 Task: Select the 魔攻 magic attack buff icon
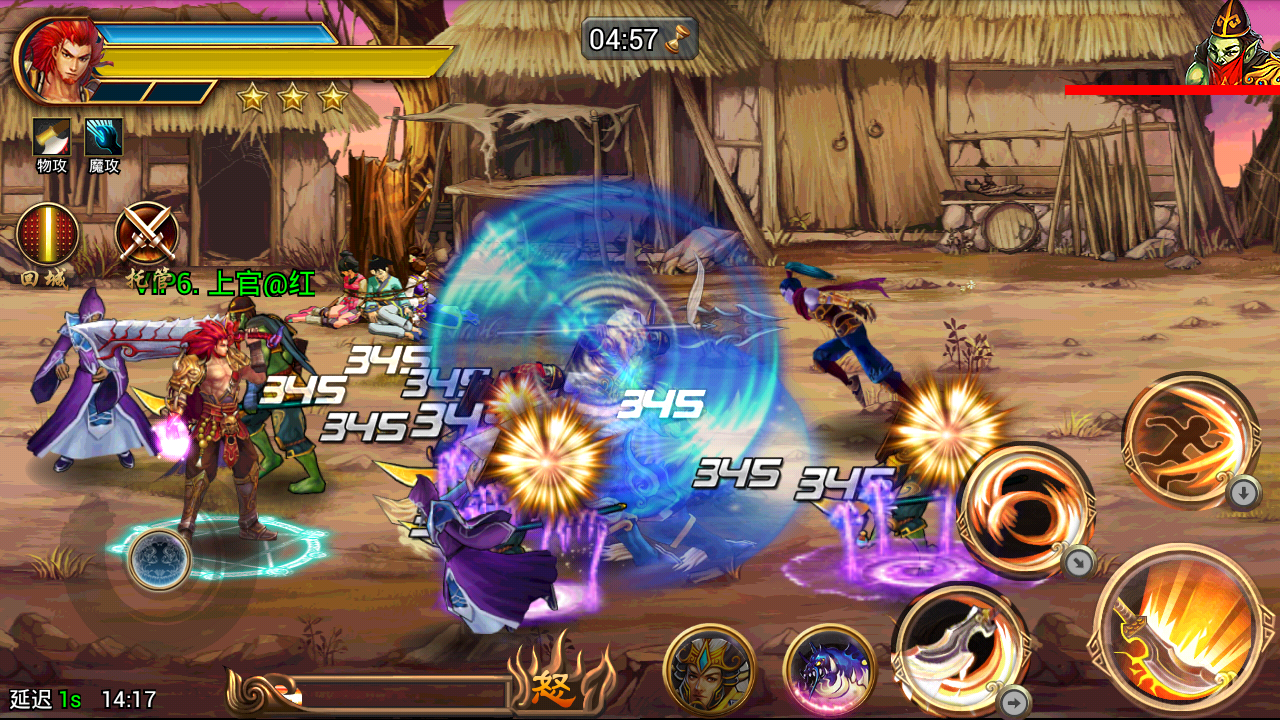pyautogui.click(x=104, y=138)
